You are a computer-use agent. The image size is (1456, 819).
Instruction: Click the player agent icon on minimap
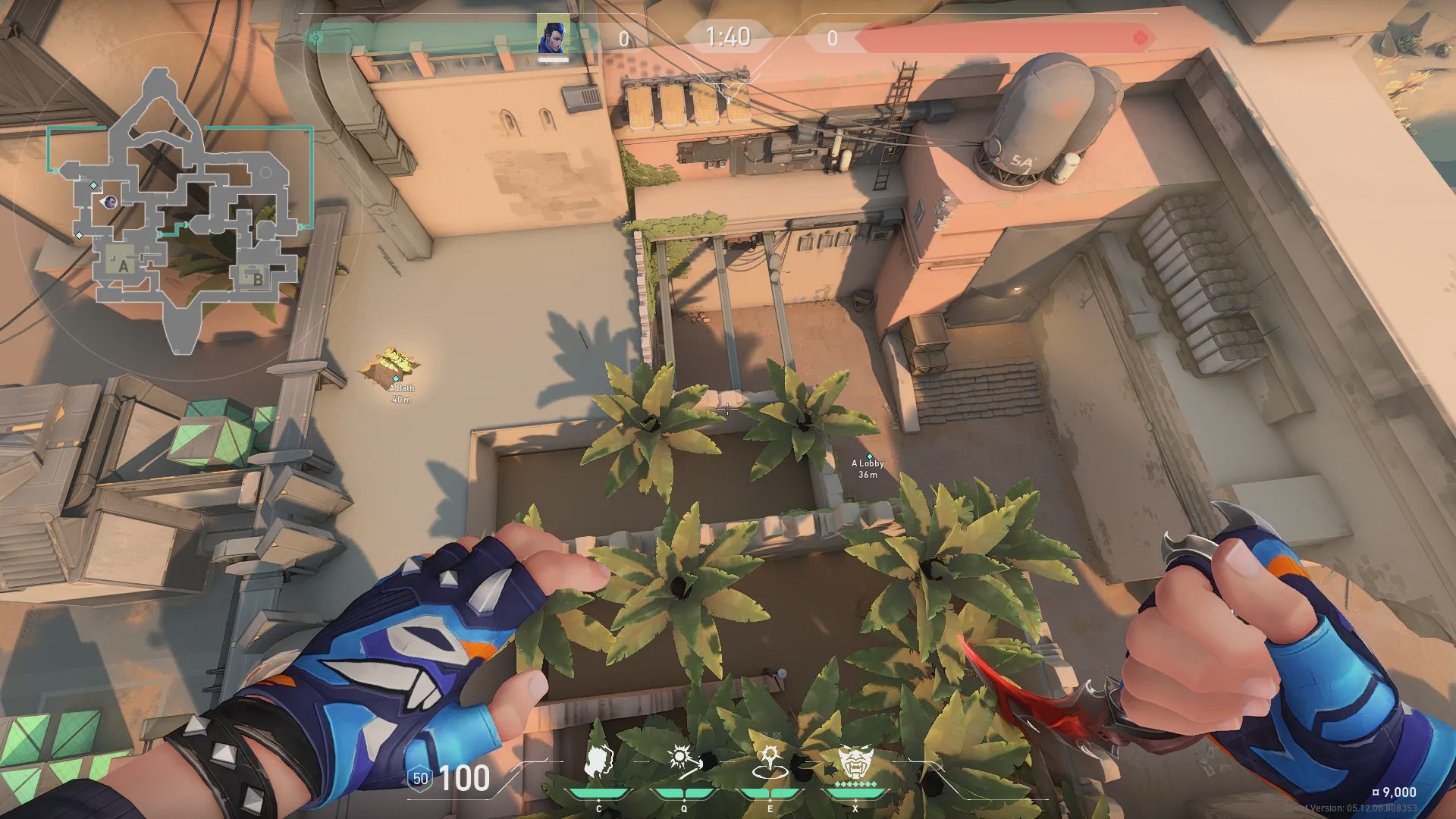(110, 202)
